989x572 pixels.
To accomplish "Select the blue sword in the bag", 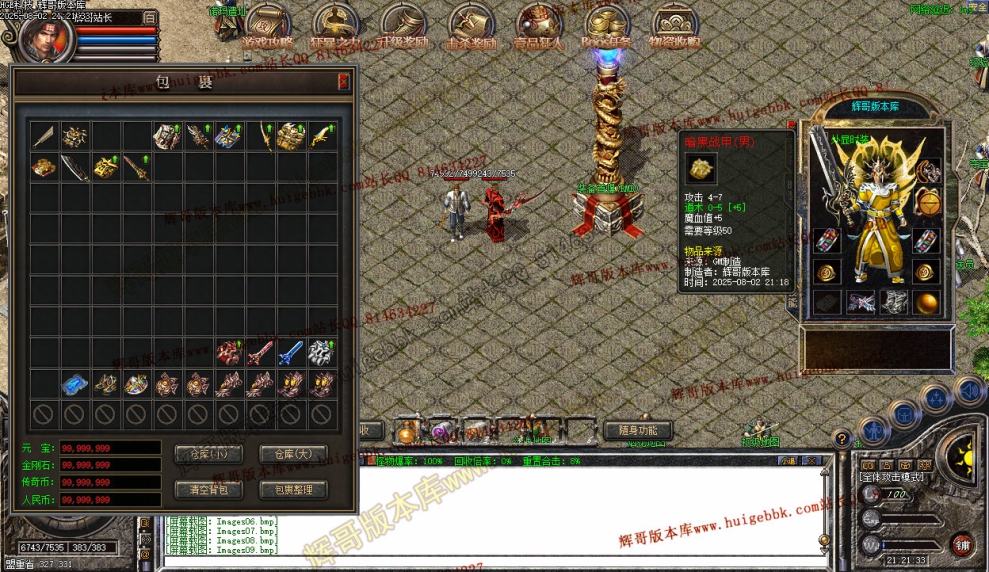I will 290,352.
